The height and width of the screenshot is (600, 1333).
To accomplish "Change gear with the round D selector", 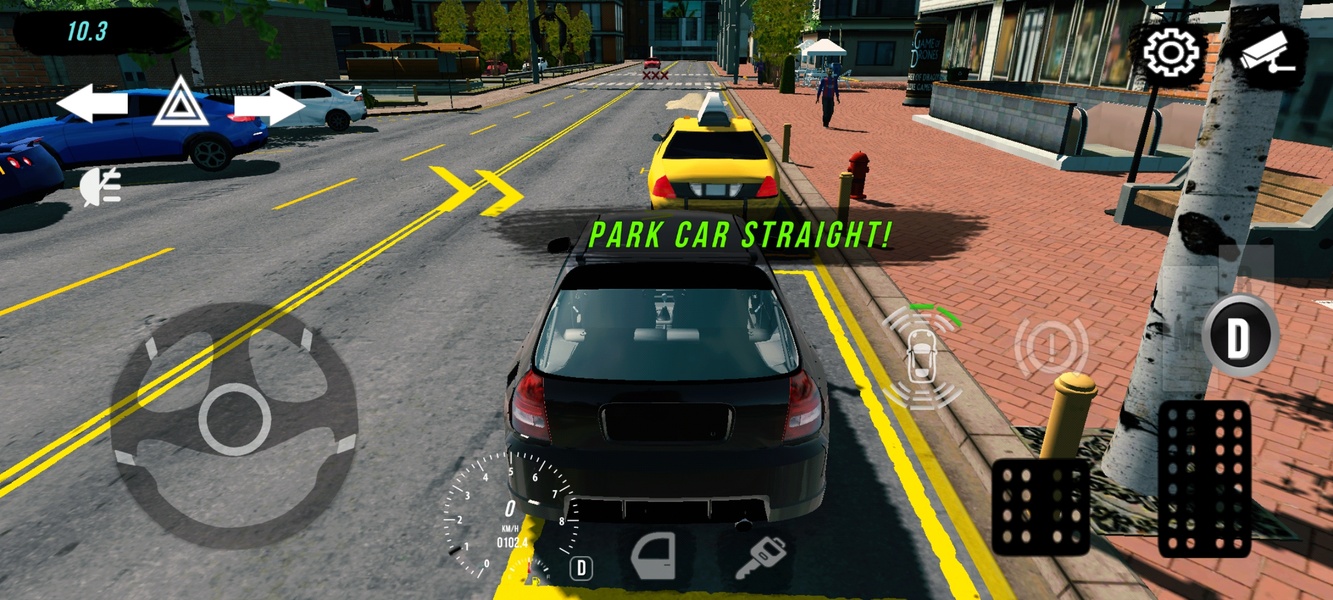I will [x=1239, y=336].
